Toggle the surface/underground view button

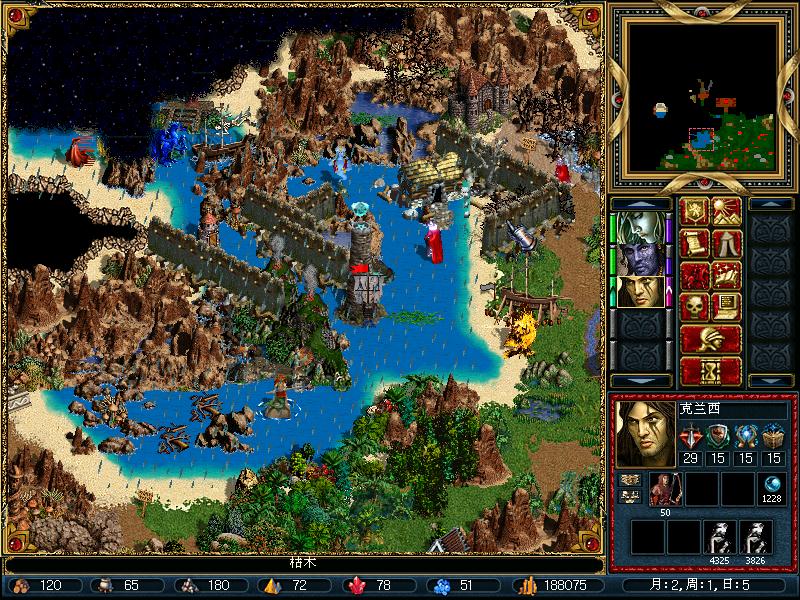pos(726,212)
